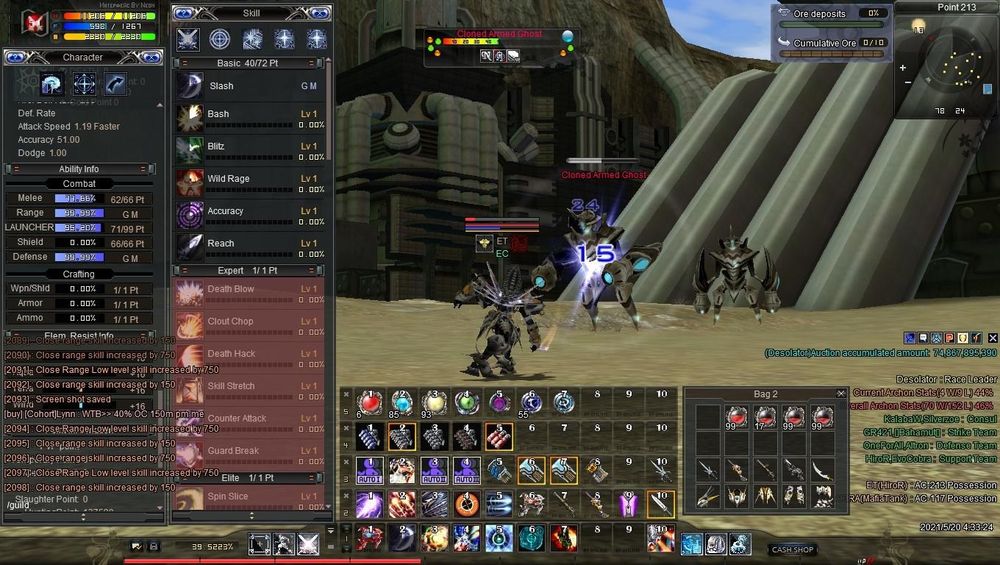Click the Accuracy skill icon
1000x565 pixels.
coord(190,215)
